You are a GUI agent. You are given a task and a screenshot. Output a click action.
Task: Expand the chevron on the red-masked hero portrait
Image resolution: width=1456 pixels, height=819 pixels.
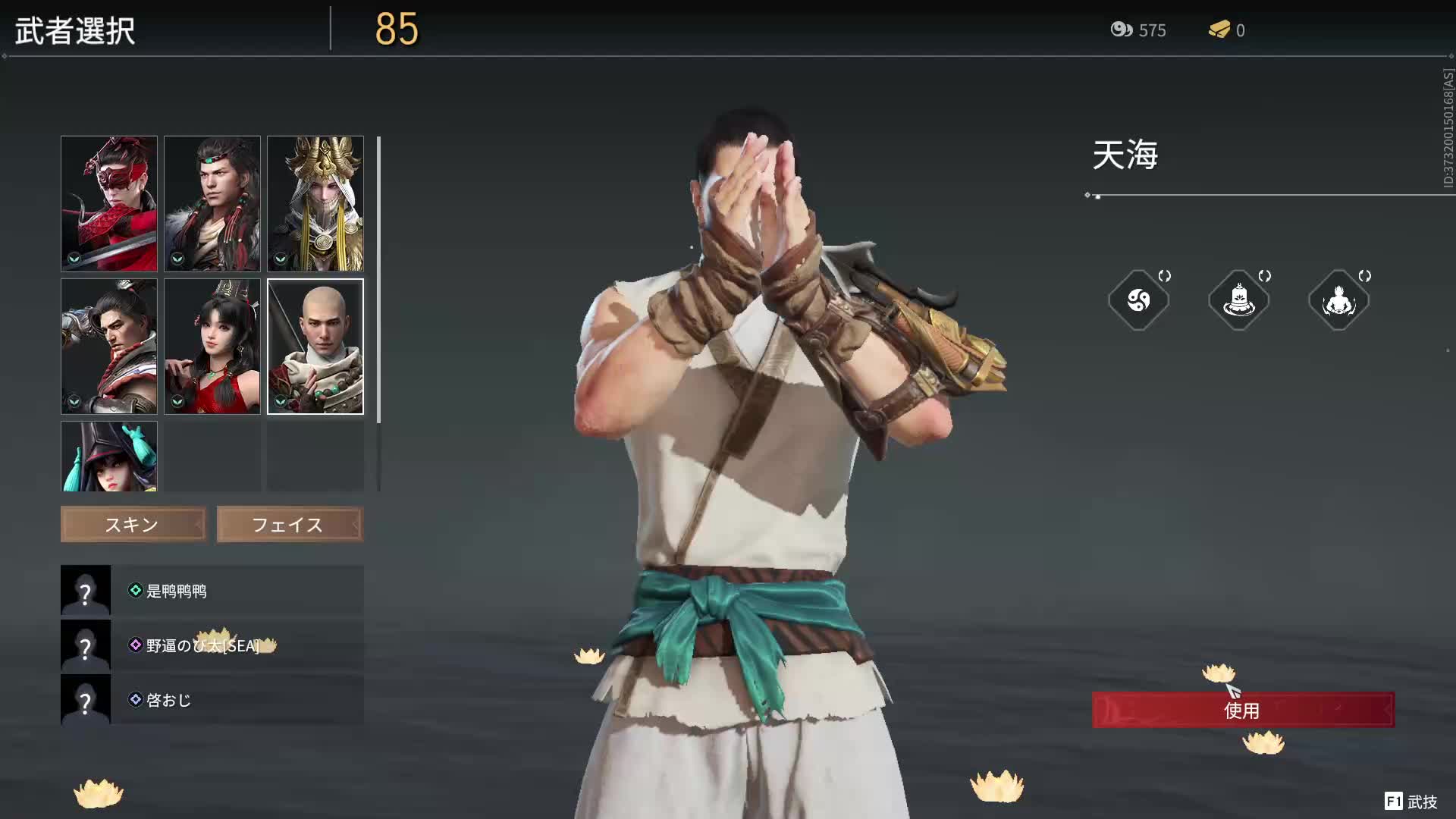pos(73,259)
